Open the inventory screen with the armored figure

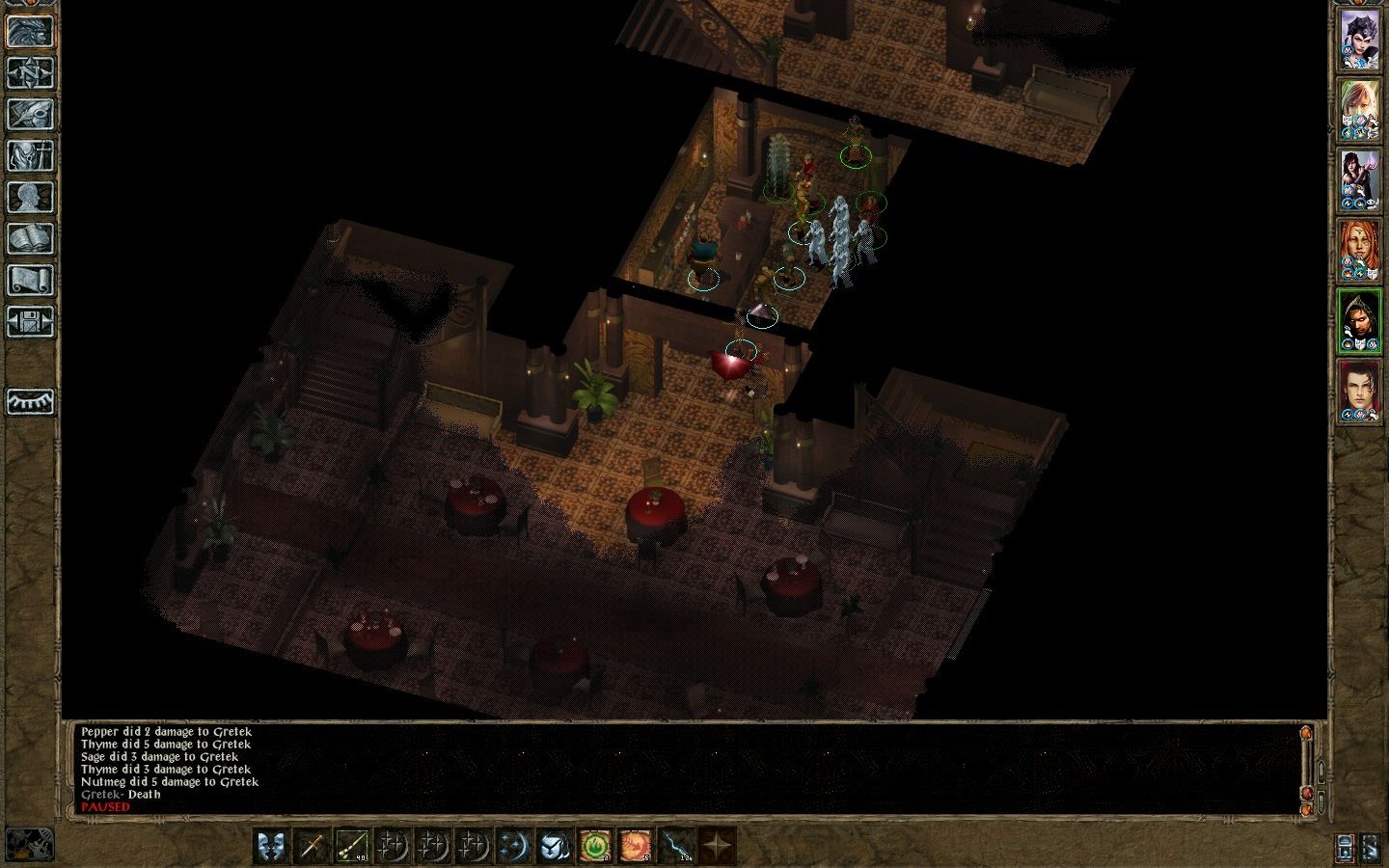point(30,155)
